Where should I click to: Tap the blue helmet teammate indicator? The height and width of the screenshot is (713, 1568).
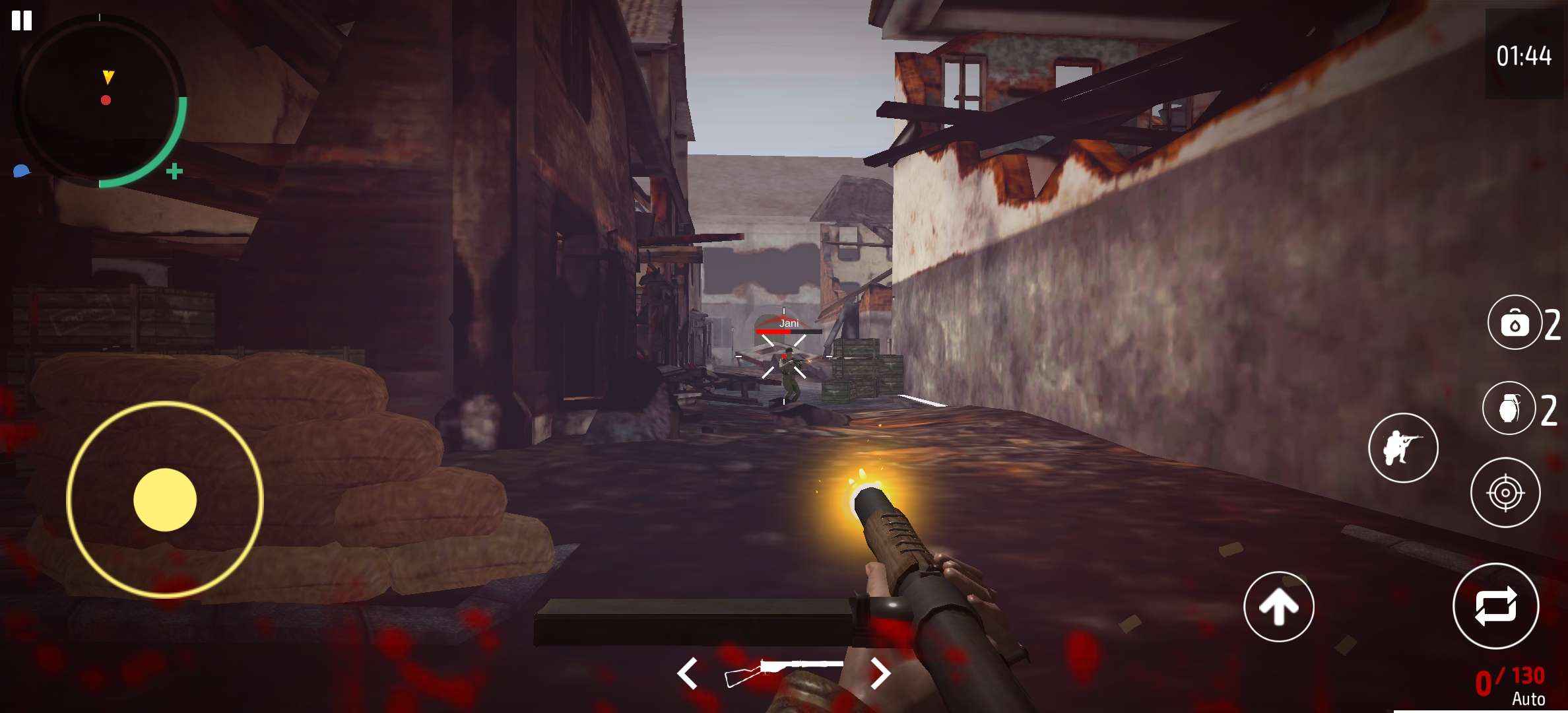[x=21, y=170]
